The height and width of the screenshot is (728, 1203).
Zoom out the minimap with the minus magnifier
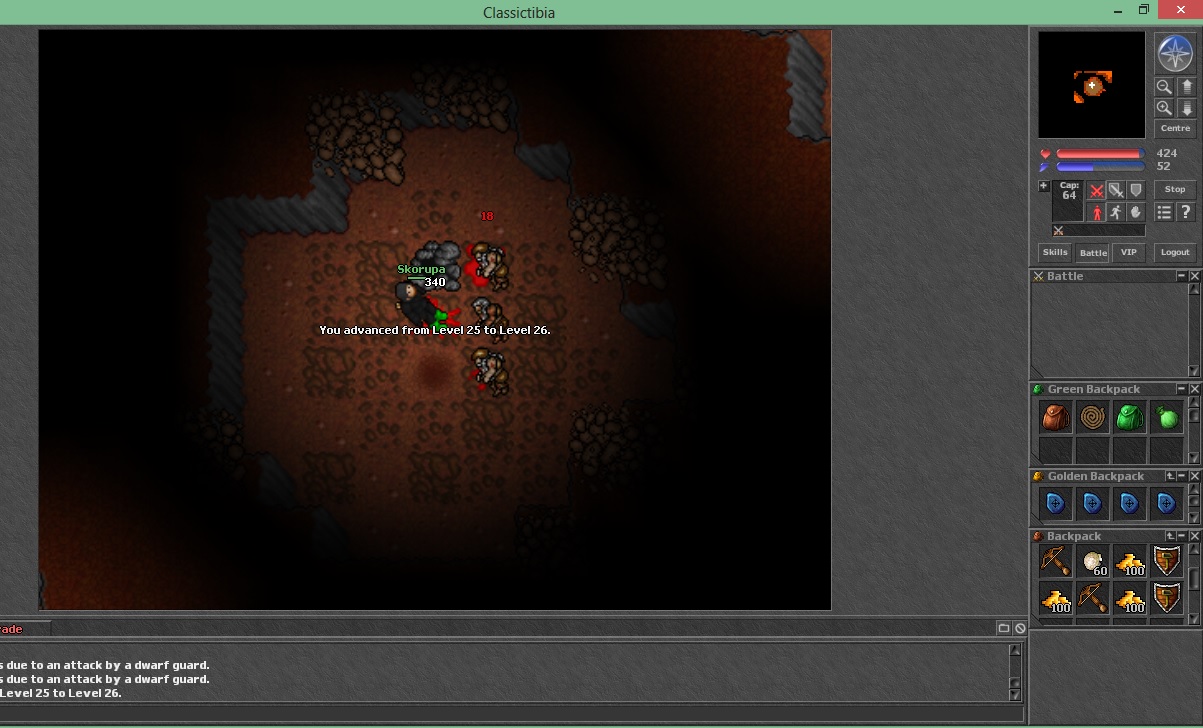coord(1164,87)
